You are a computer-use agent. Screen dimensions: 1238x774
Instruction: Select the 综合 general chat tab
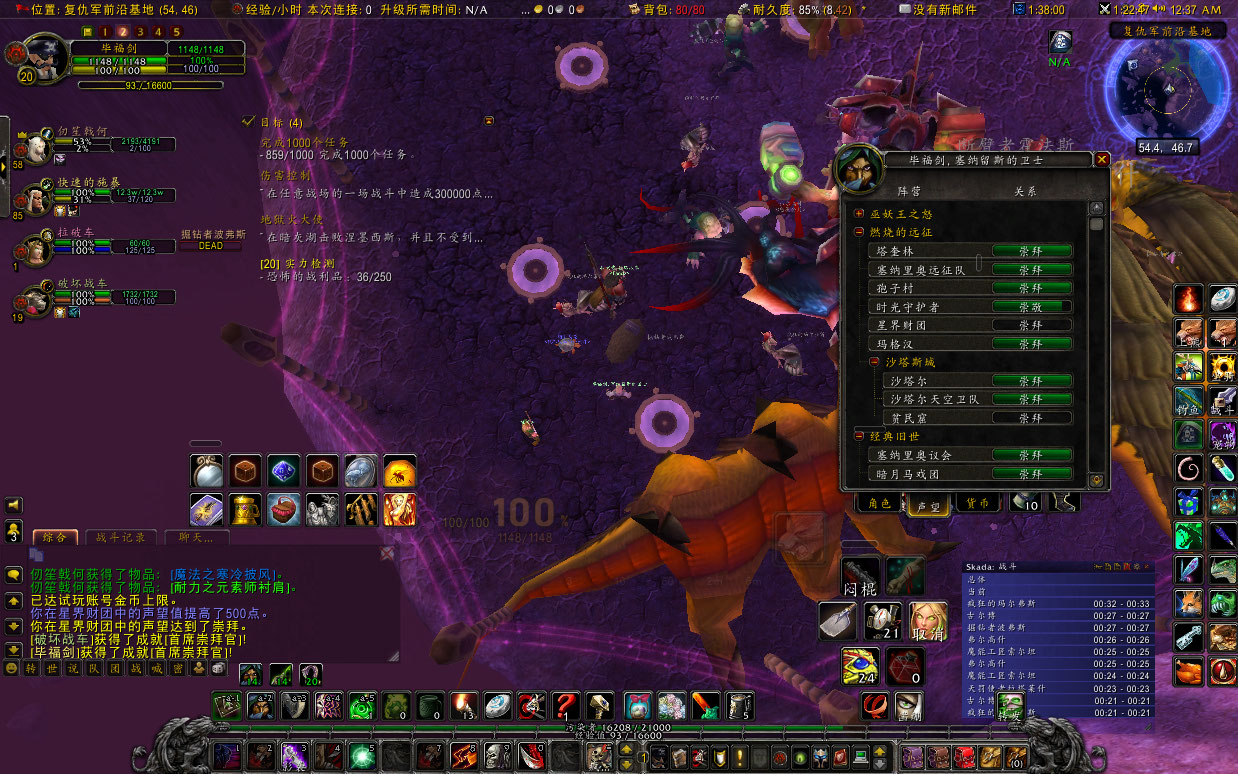tap(55, 537)
